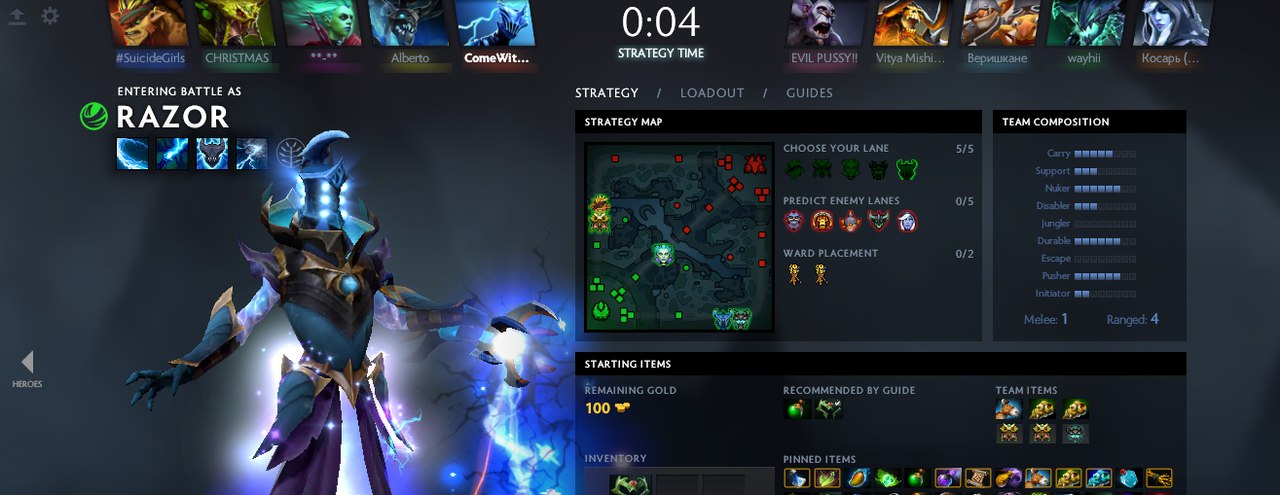Buy the Town Portal Scroll from Pinned Items
Image resolution: width=1280 pixels, height=495 pixels.
click(x=976, y=479)
